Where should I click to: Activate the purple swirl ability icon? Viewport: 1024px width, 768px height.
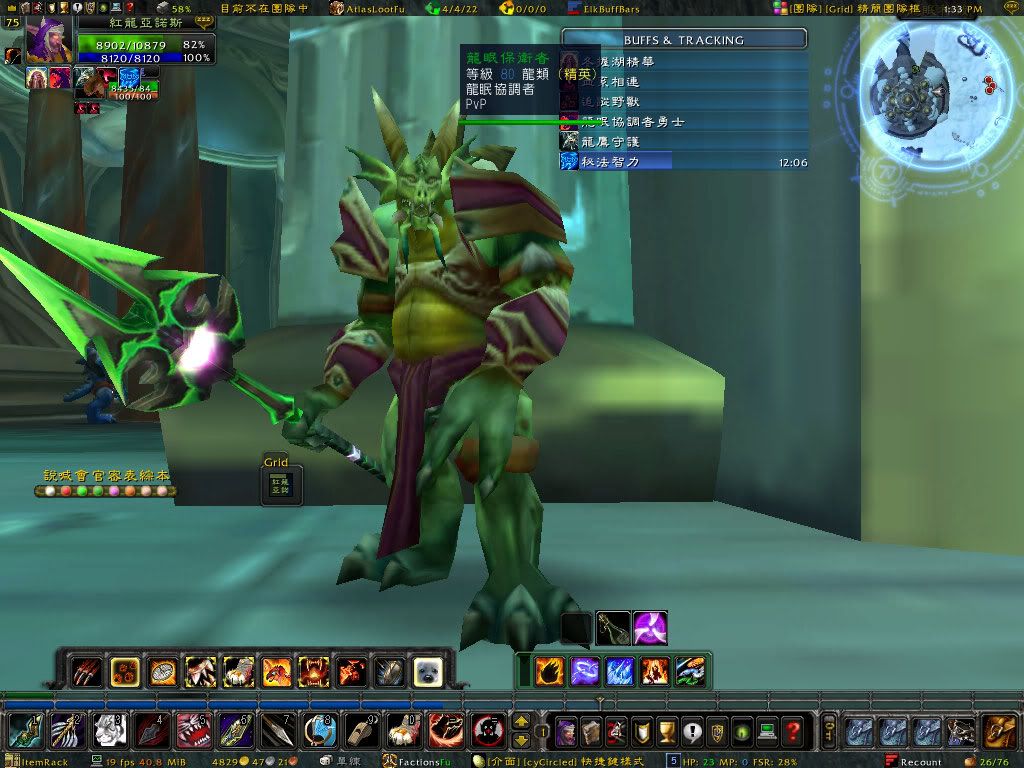[651, 628]
